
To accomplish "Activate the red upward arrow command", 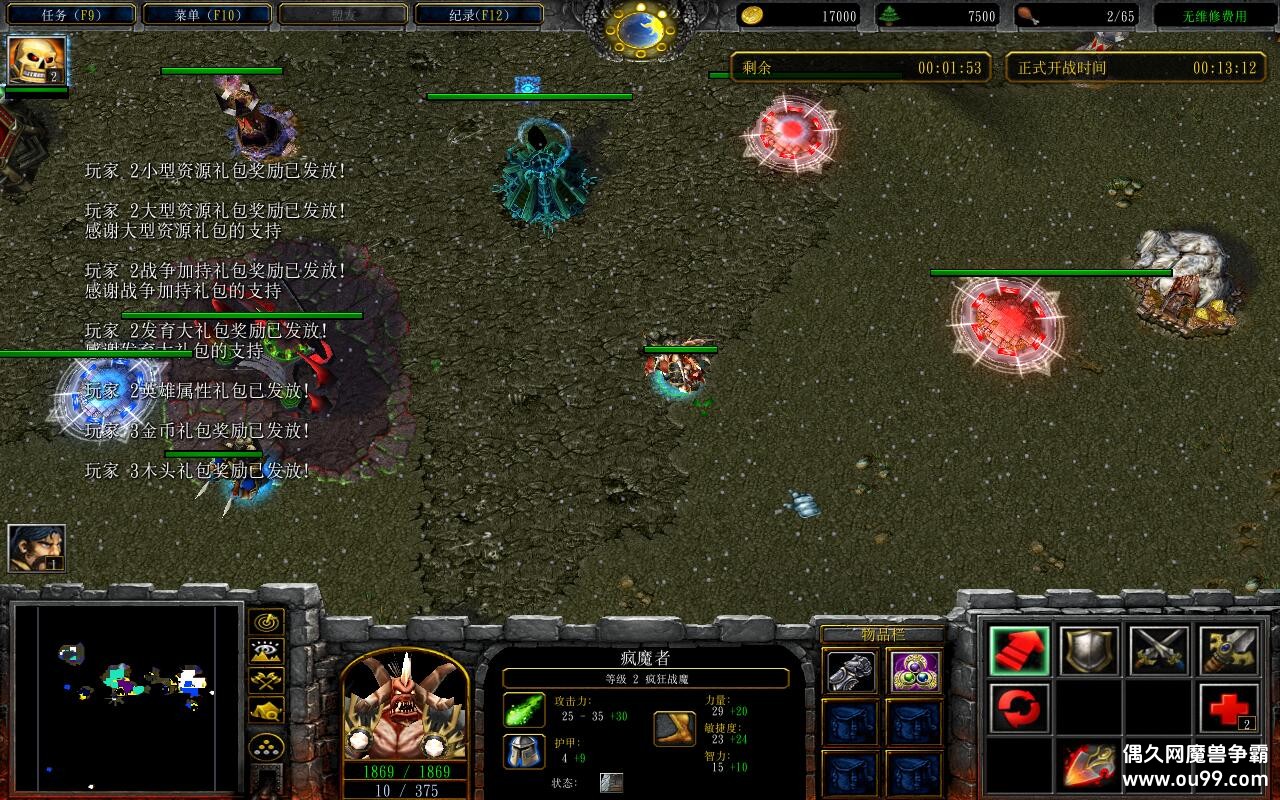I will pyautogui.click(x=1019, y=651).
